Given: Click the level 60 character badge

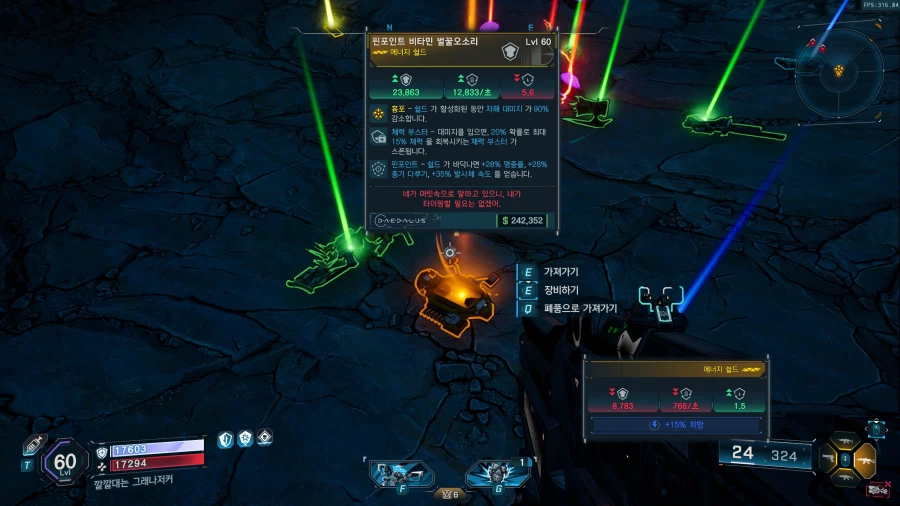Looking at the screenshot, I should [x=66, y=462].
